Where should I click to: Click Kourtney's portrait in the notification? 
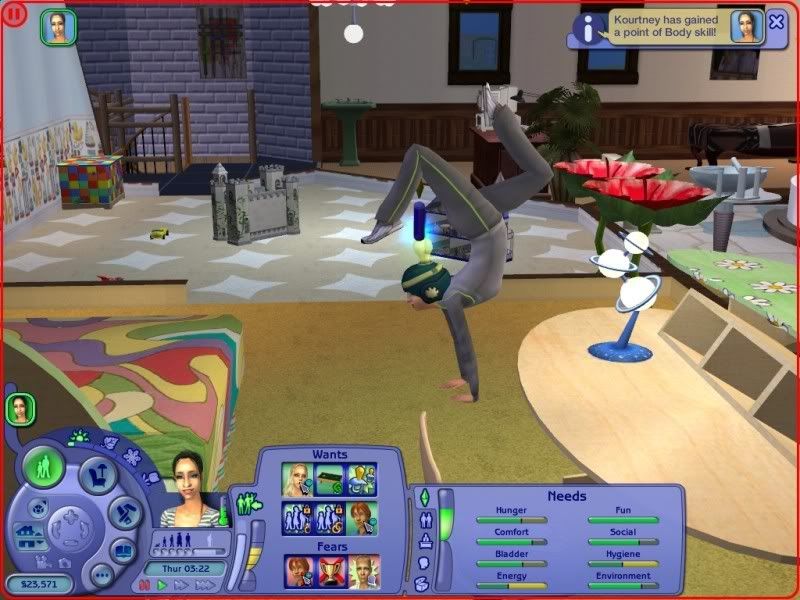click(746, 27)
